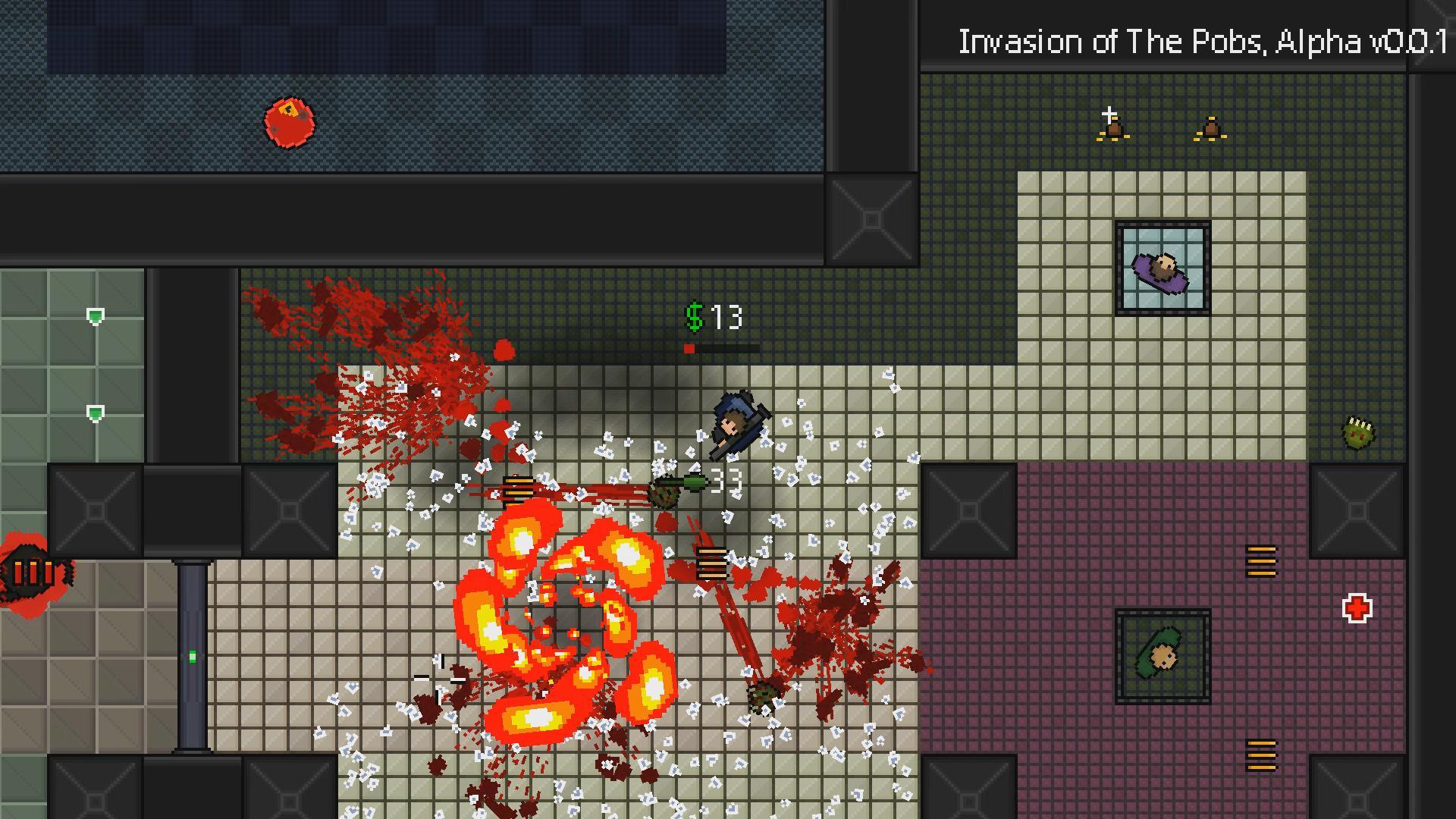
Task: Click the zombie at the right screen edge
Action: [x=1358, y=432]
